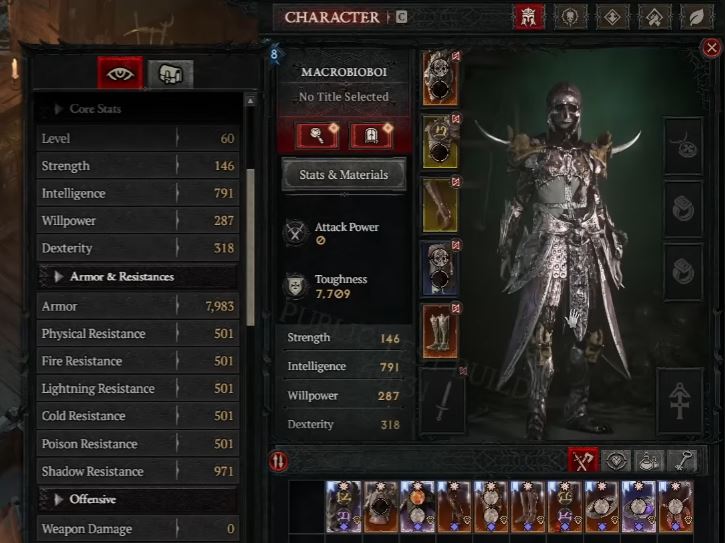The height and width of the screenshot is (543, 725).
Task: Show the key items inventory tab
Action: coord(684,460)
